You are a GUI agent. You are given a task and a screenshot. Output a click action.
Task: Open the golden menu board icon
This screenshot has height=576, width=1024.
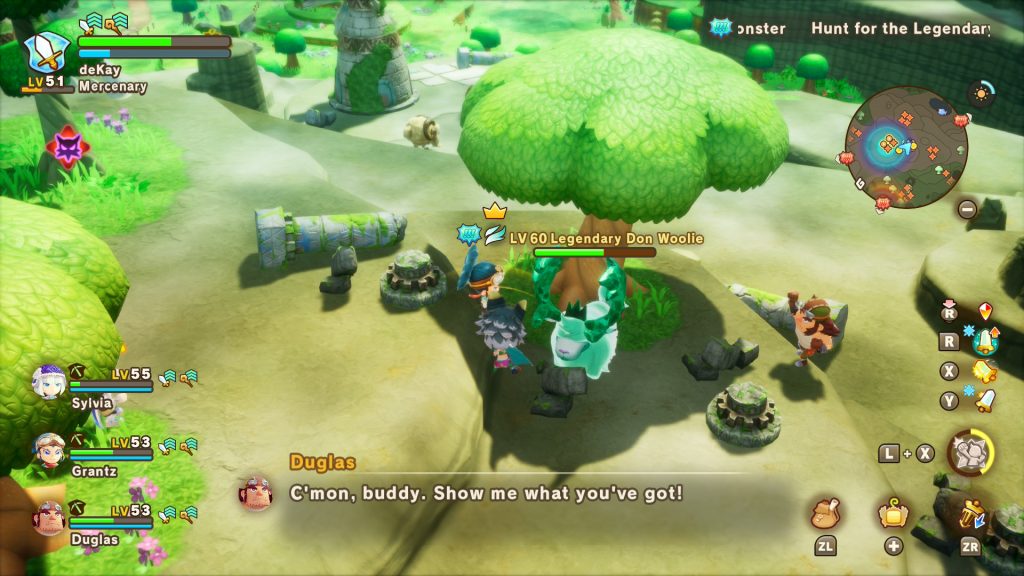pyautogui.click(x=893, y=515)
